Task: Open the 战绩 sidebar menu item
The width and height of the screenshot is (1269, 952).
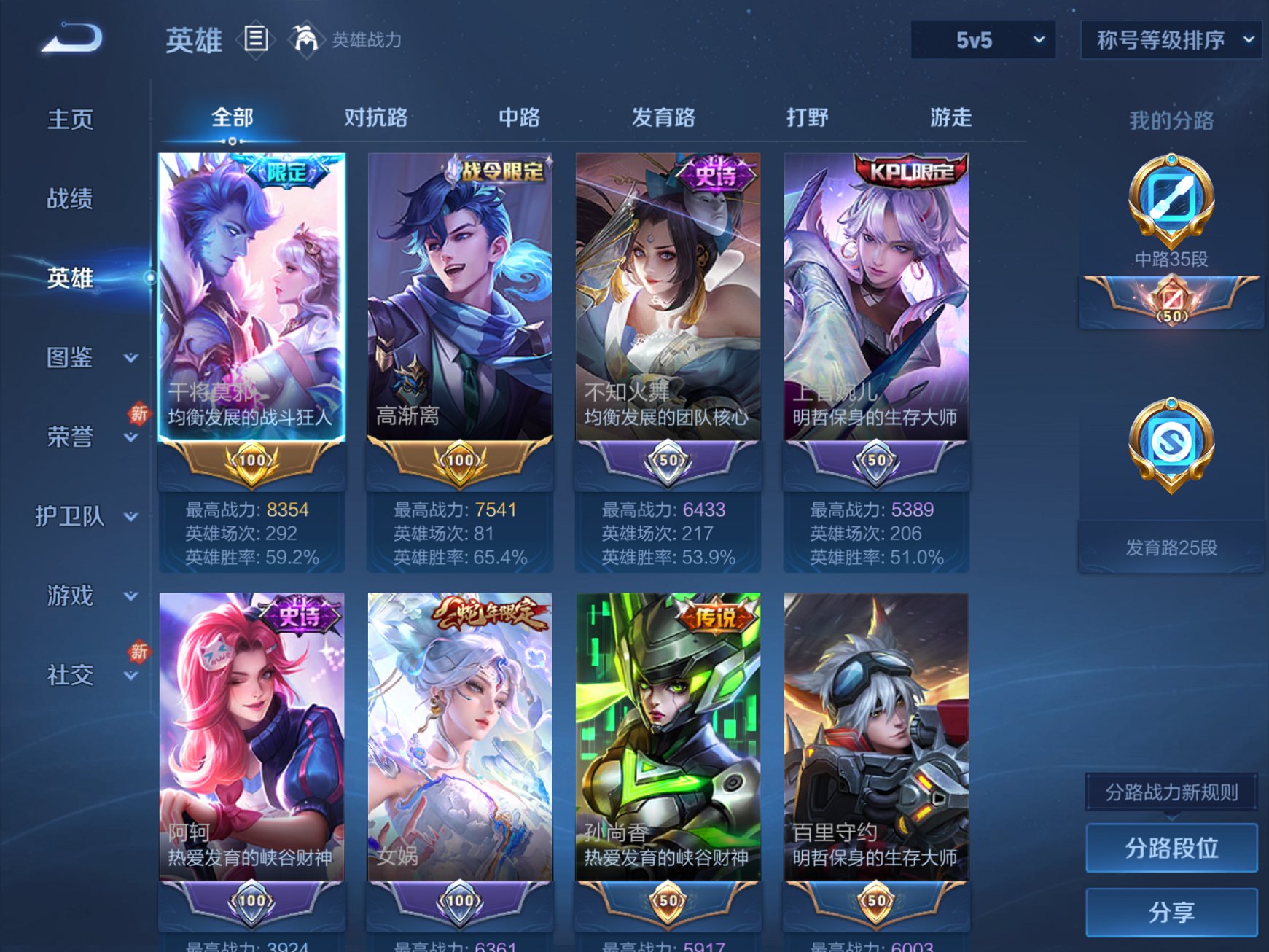Action: (69, 198)
